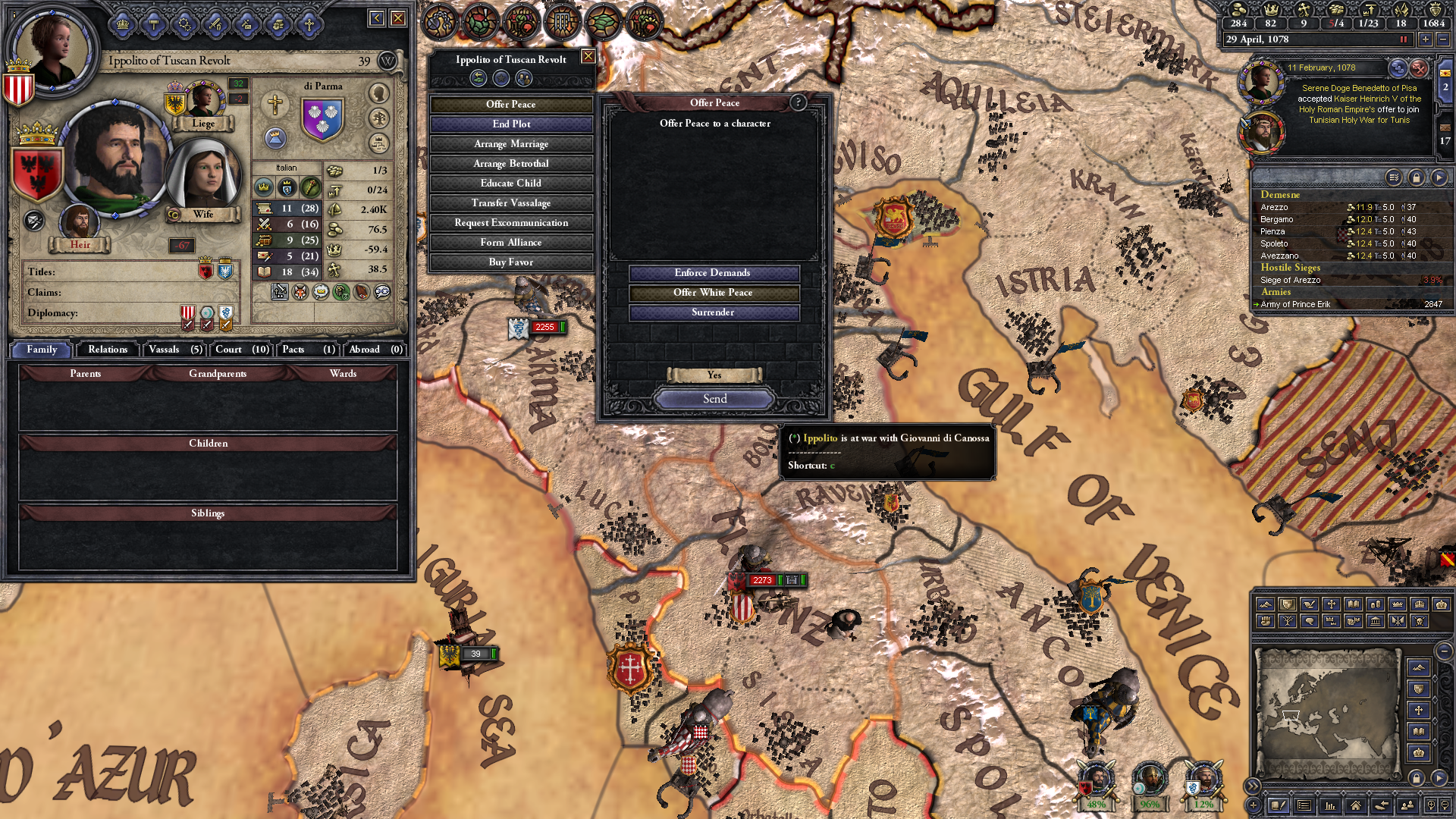Click the Send button in Offer Peace window
Viewport: 1456px width, 819px height.
point(714,398)
